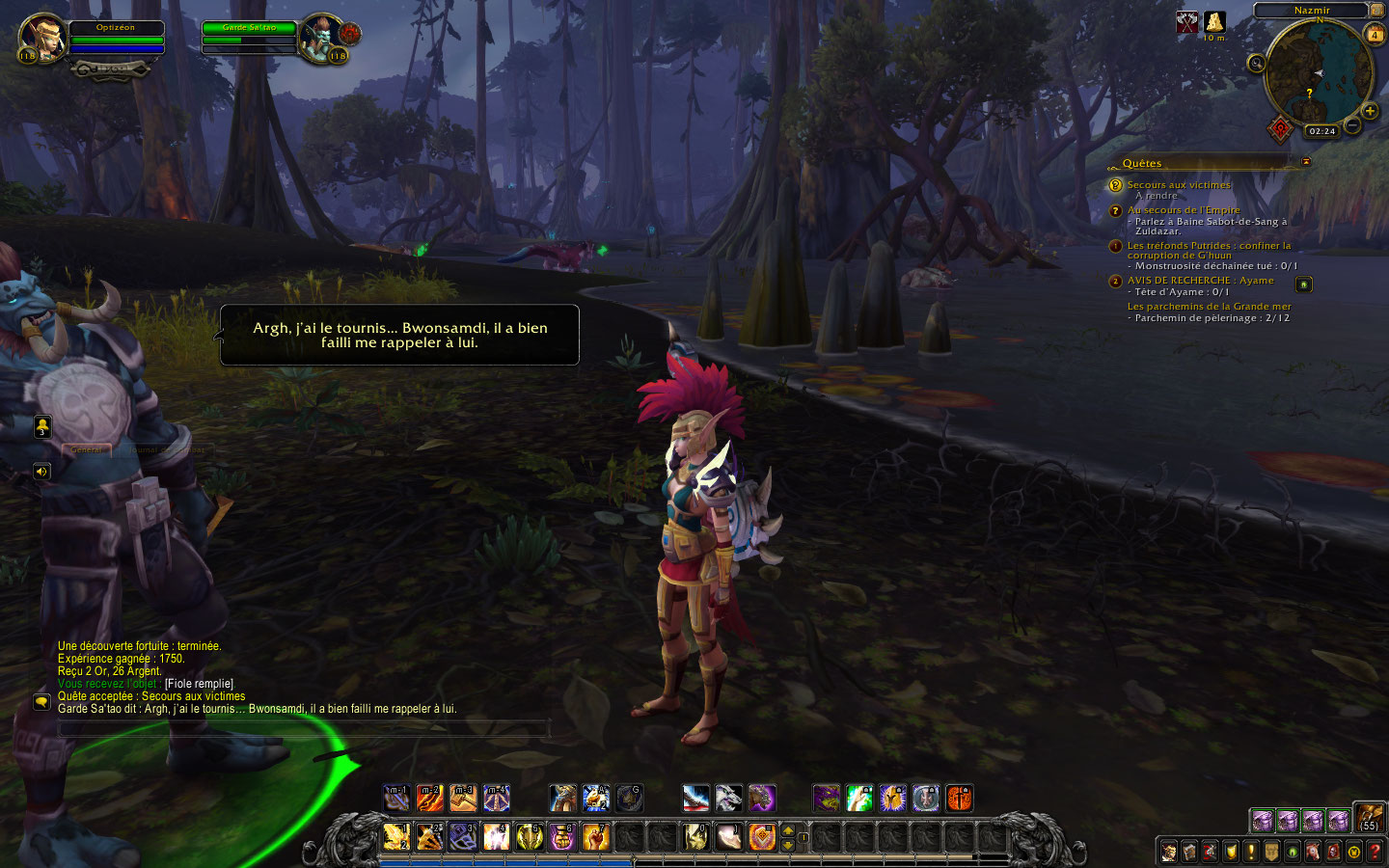
Task: Open the collections horse icon button
Action: pyautogui.click(x=1313, y=852)
